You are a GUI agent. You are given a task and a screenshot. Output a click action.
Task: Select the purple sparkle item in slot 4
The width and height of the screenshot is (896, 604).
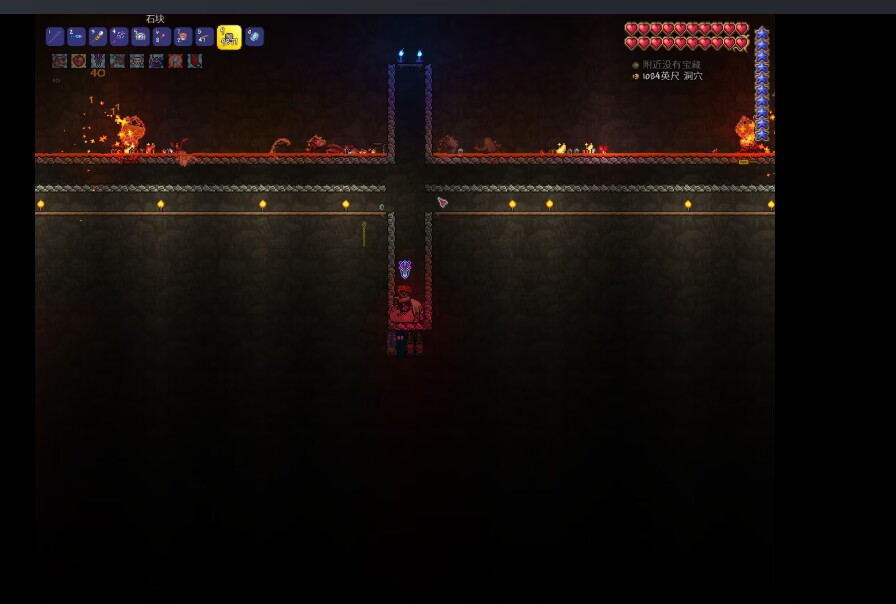click(x=119, y=37)
